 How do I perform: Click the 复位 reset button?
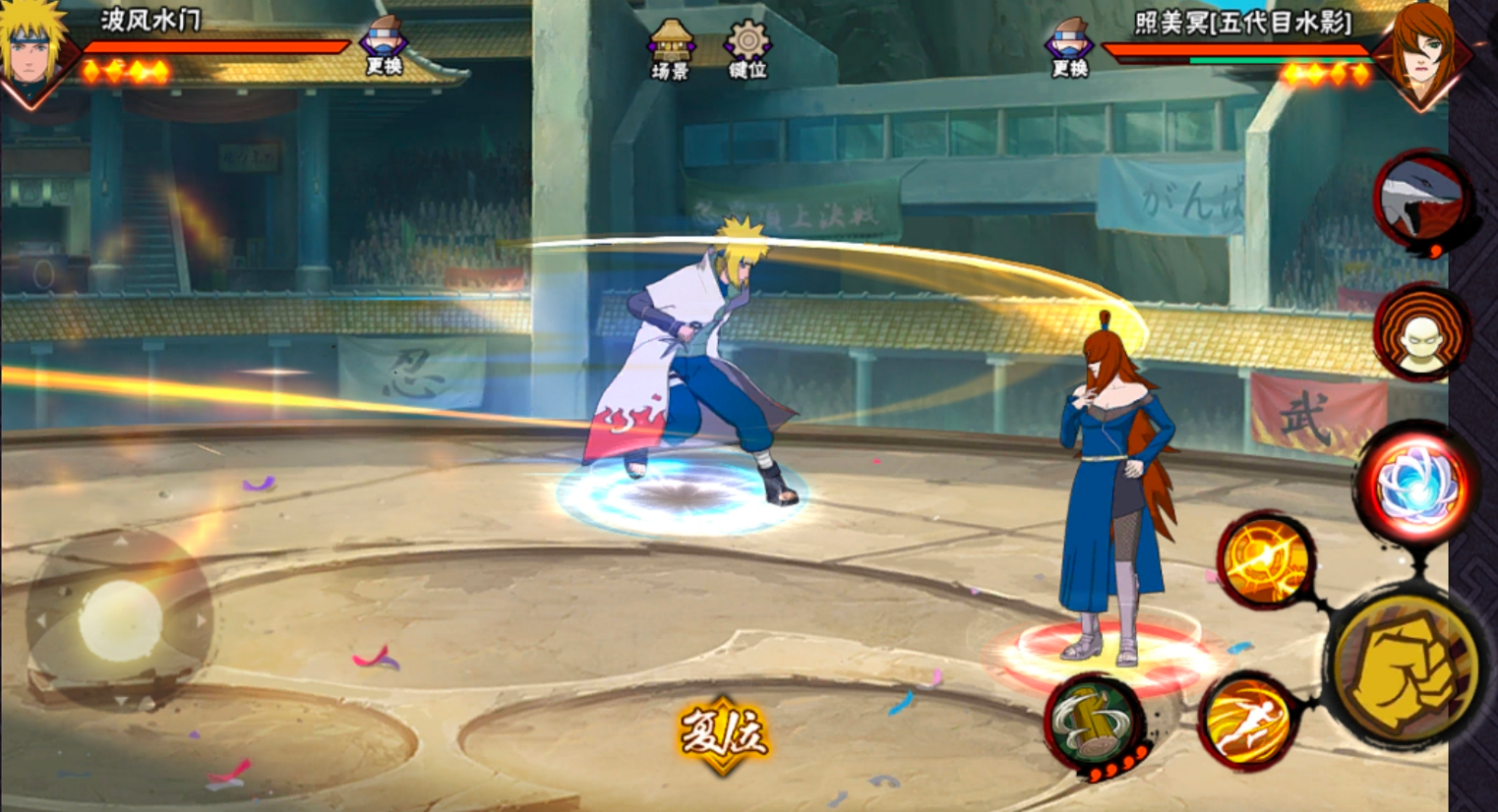click(723, 734)
